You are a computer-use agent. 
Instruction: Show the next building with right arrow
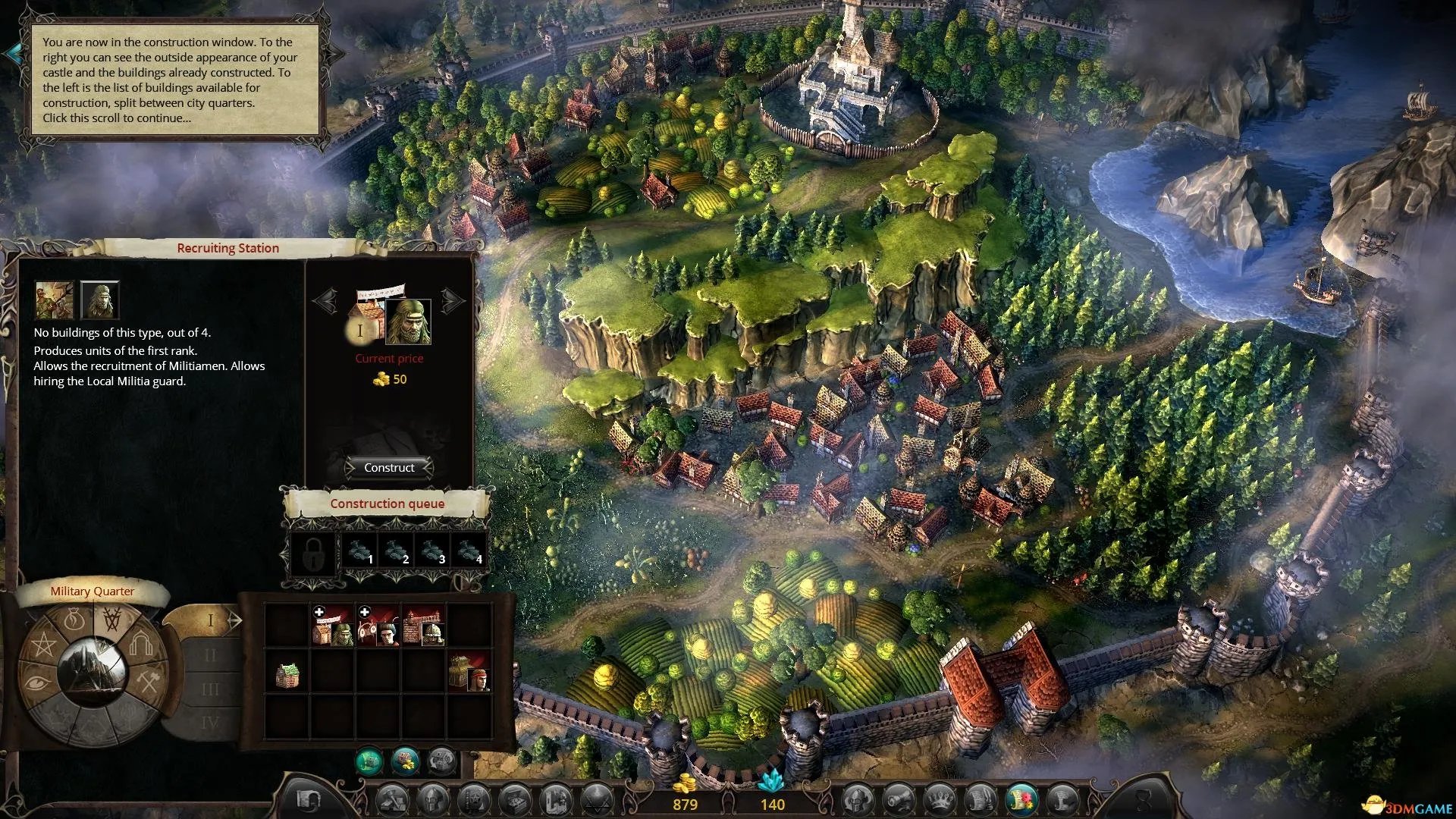coord(453,302)
